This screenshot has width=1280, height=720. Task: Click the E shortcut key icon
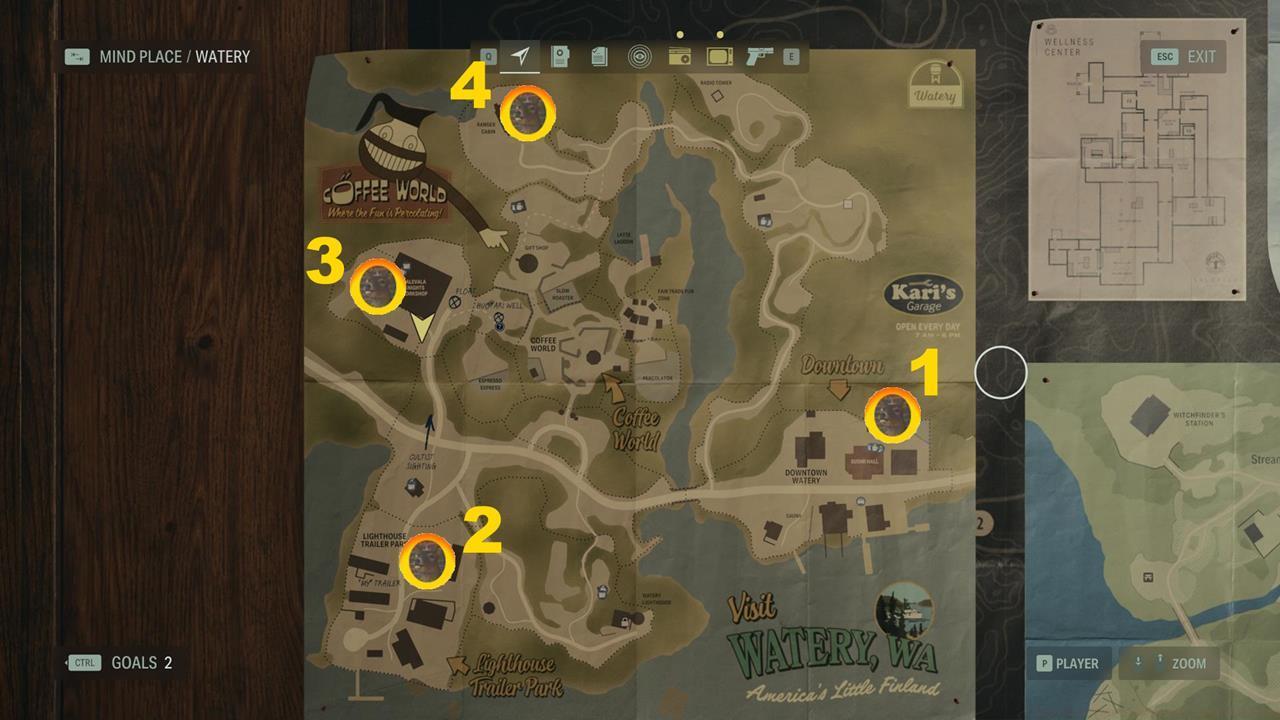[x=791, y=58]
